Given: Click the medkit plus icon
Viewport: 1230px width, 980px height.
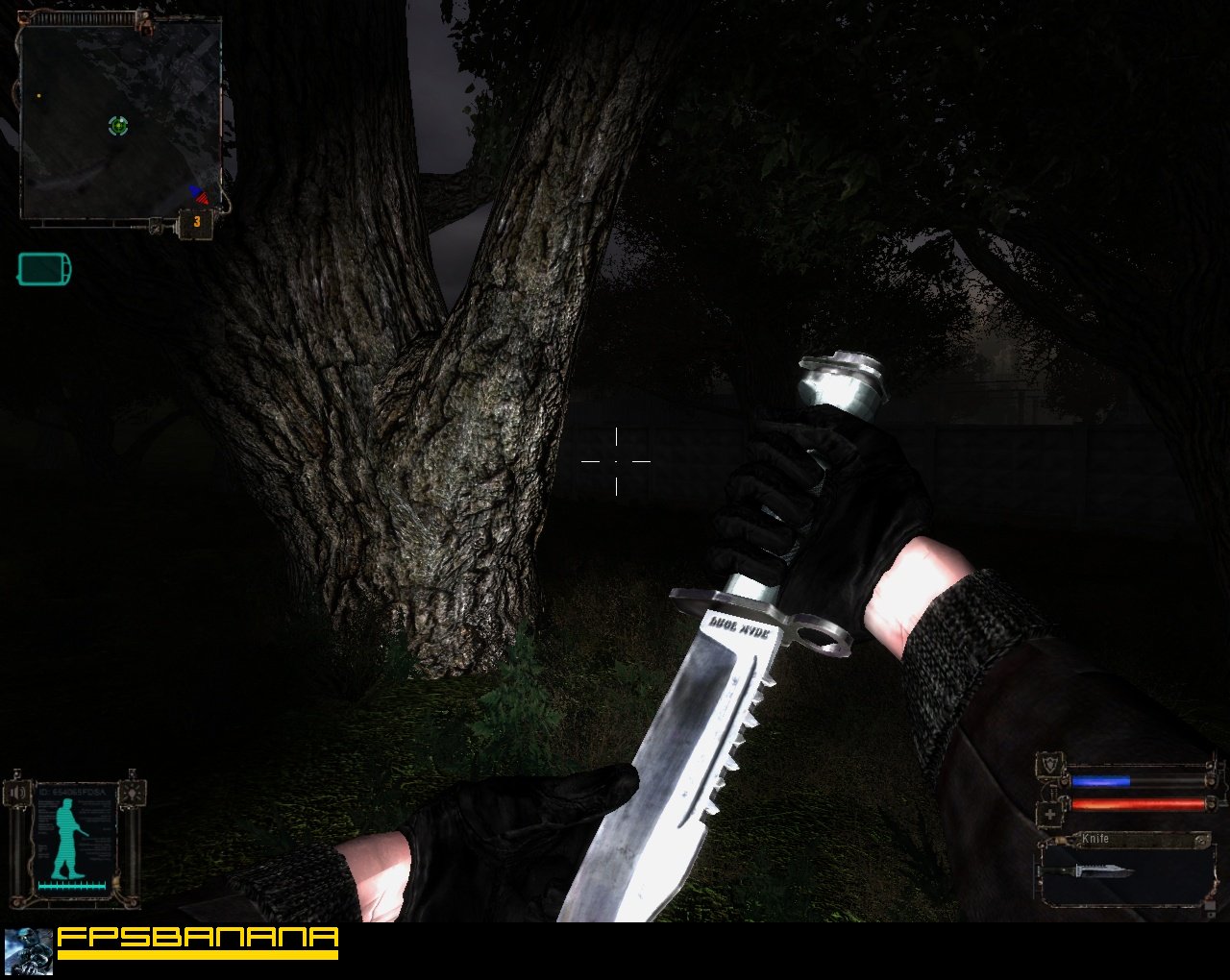Looking at the screenshot, I should pyautogui.click(x=1050, y=812).
